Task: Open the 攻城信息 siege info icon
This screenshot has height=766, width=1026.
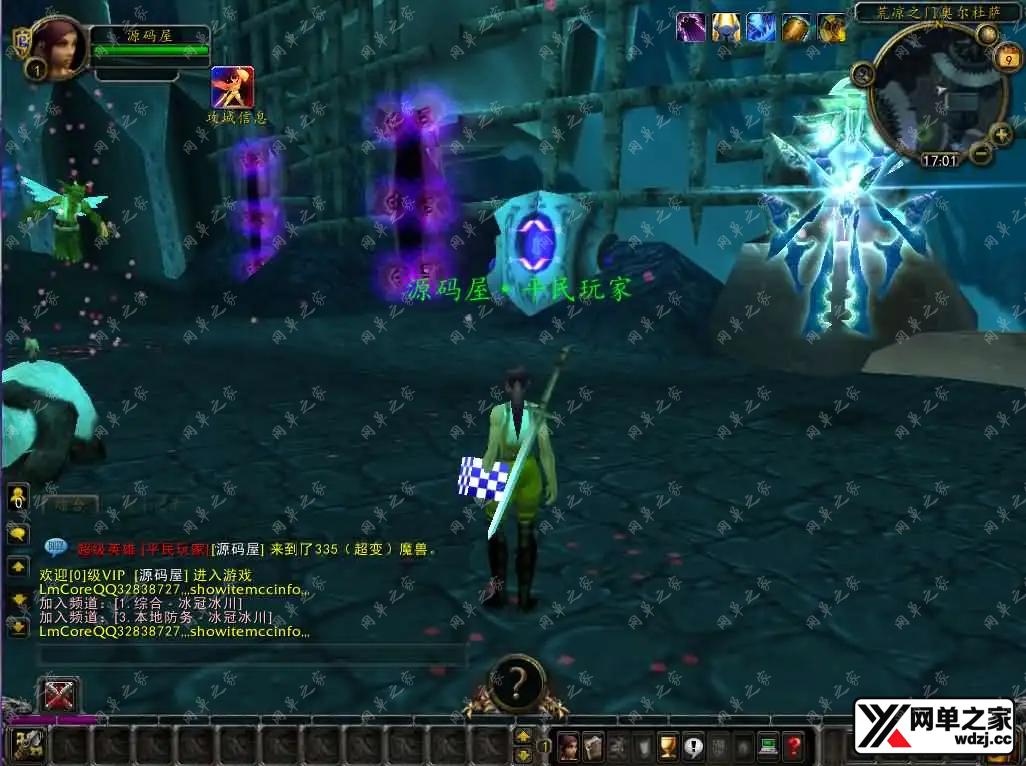Action: click(232, 88)
